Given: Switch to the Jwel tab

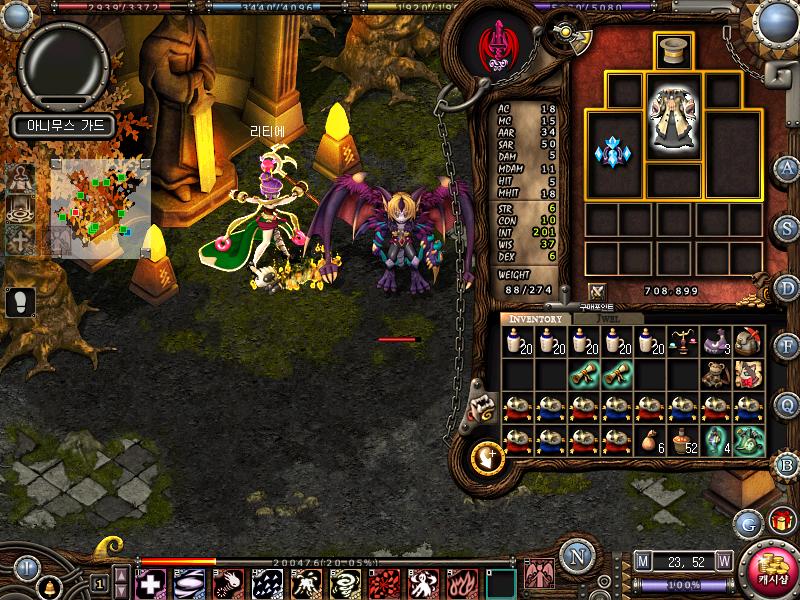Looking at the screenshot, I should pyautogui.click(x=608, y=319).
